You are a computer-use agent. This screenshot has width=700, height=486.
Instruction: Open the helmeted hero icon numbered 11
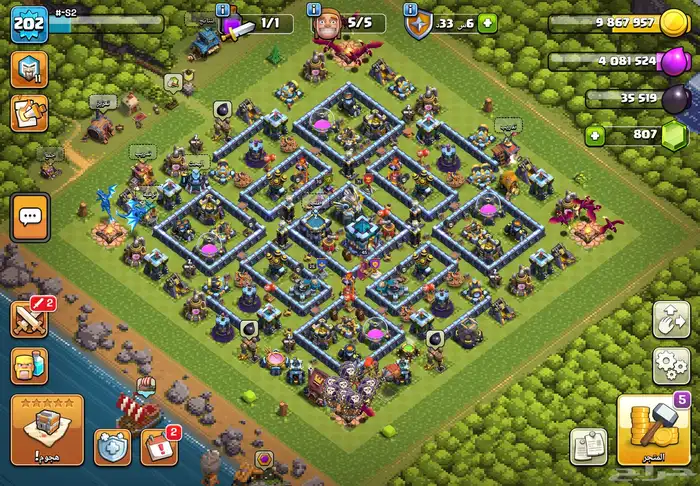point(28,68)
